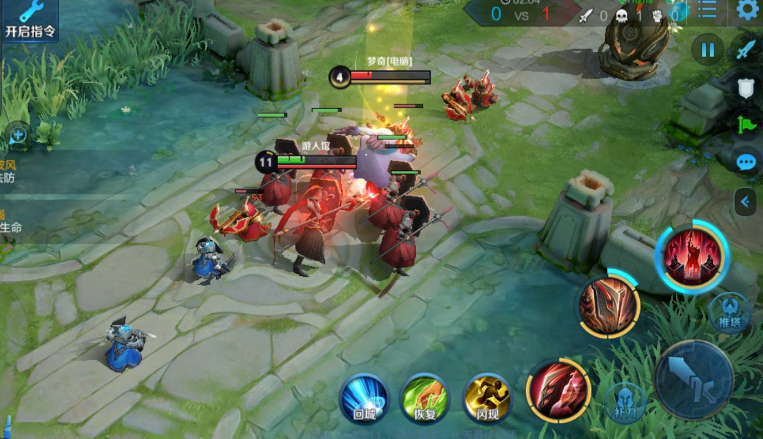Tap the 推塔 tower attack button
Screen dimensions: 763x439
click(729, 312)
